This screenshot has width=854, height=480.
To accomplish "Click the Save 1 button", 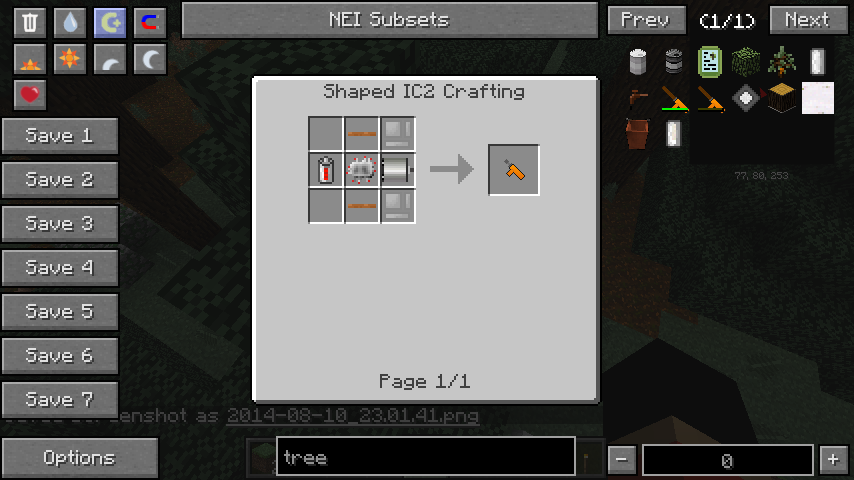I will coord(59,136).
